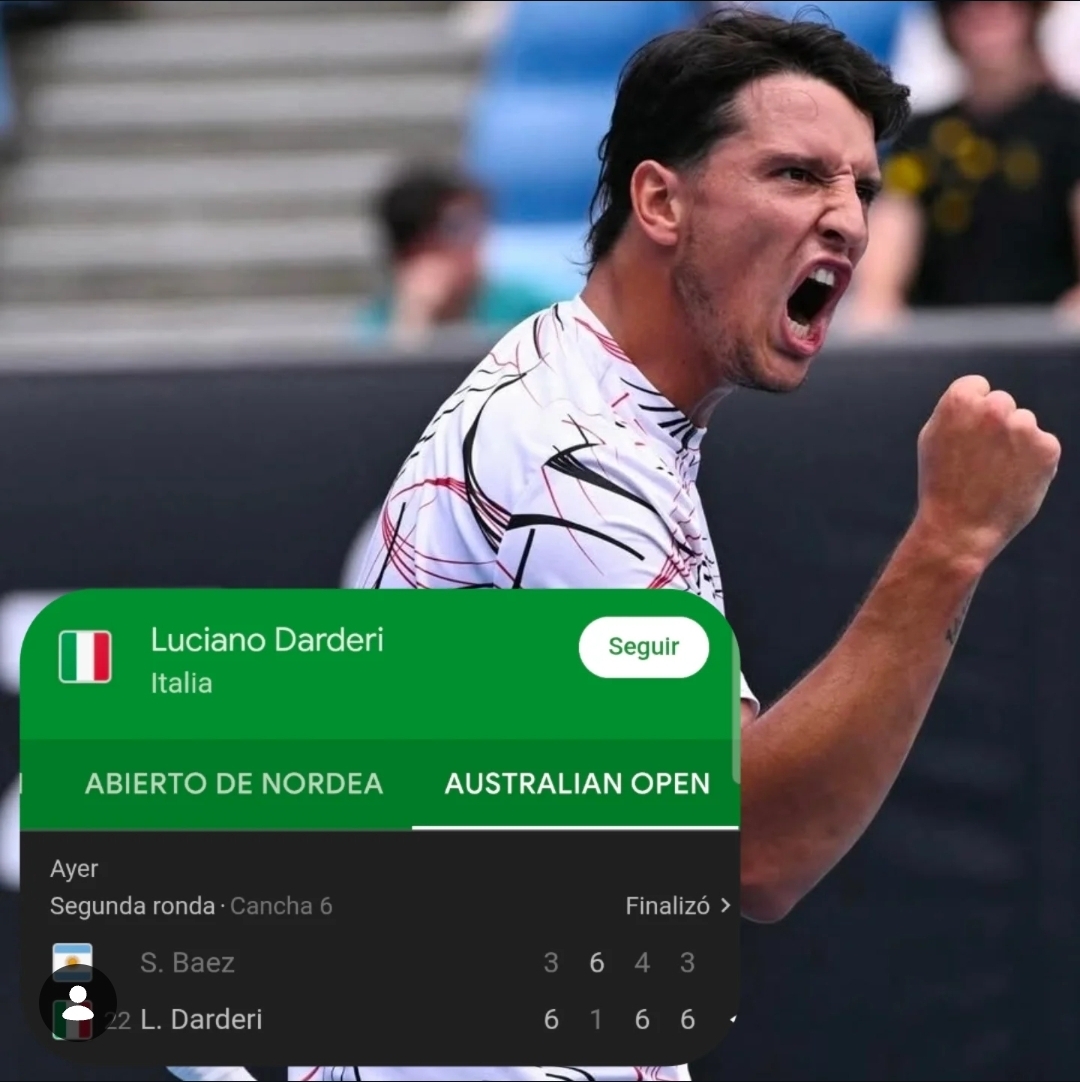Image resolution: width=1080 pixels, height=1082 pixels.
Task: Open the Finalizó match details arrow
Action: point(724,906)
